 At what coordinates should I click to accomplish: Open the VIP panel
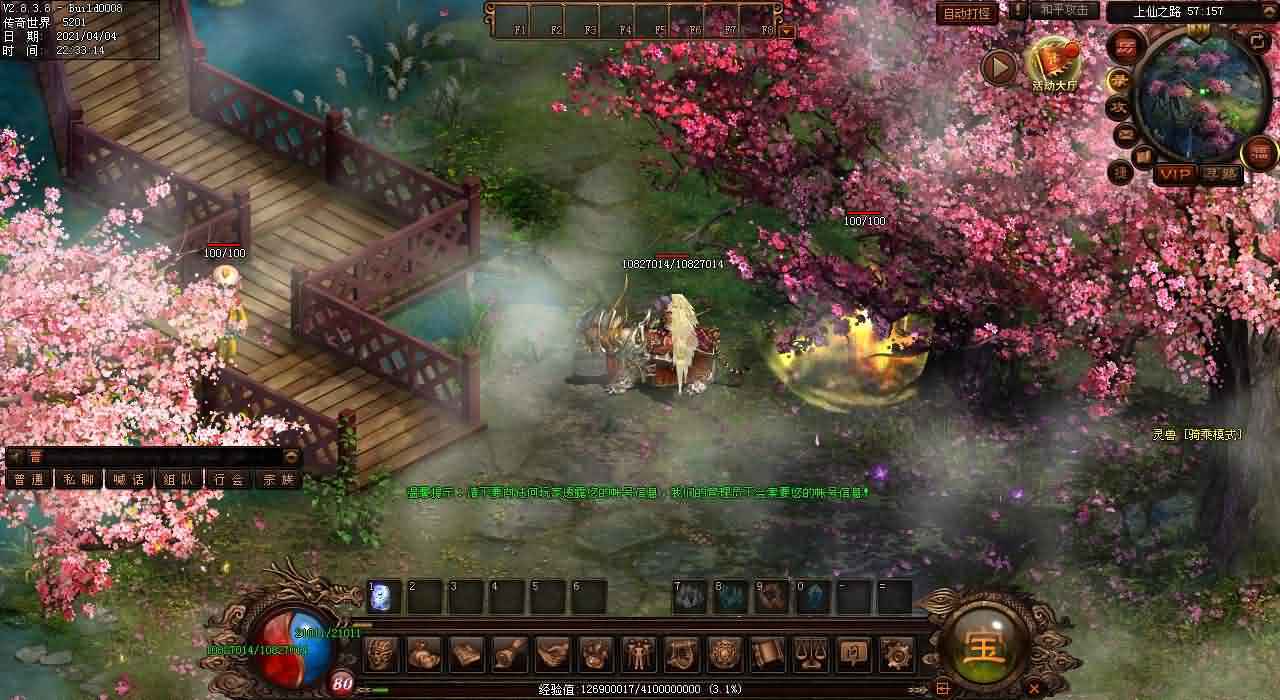[1175, 174]
